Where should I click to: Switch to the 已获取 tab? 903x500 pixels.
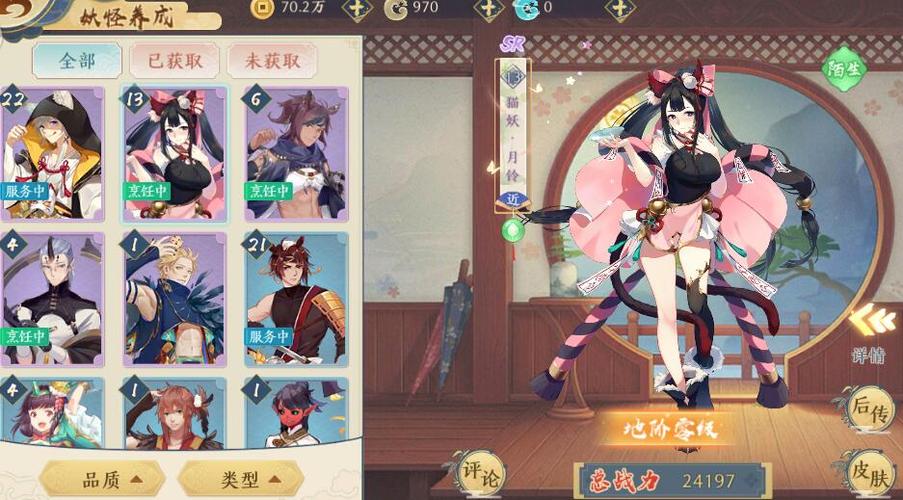(176, 60)
